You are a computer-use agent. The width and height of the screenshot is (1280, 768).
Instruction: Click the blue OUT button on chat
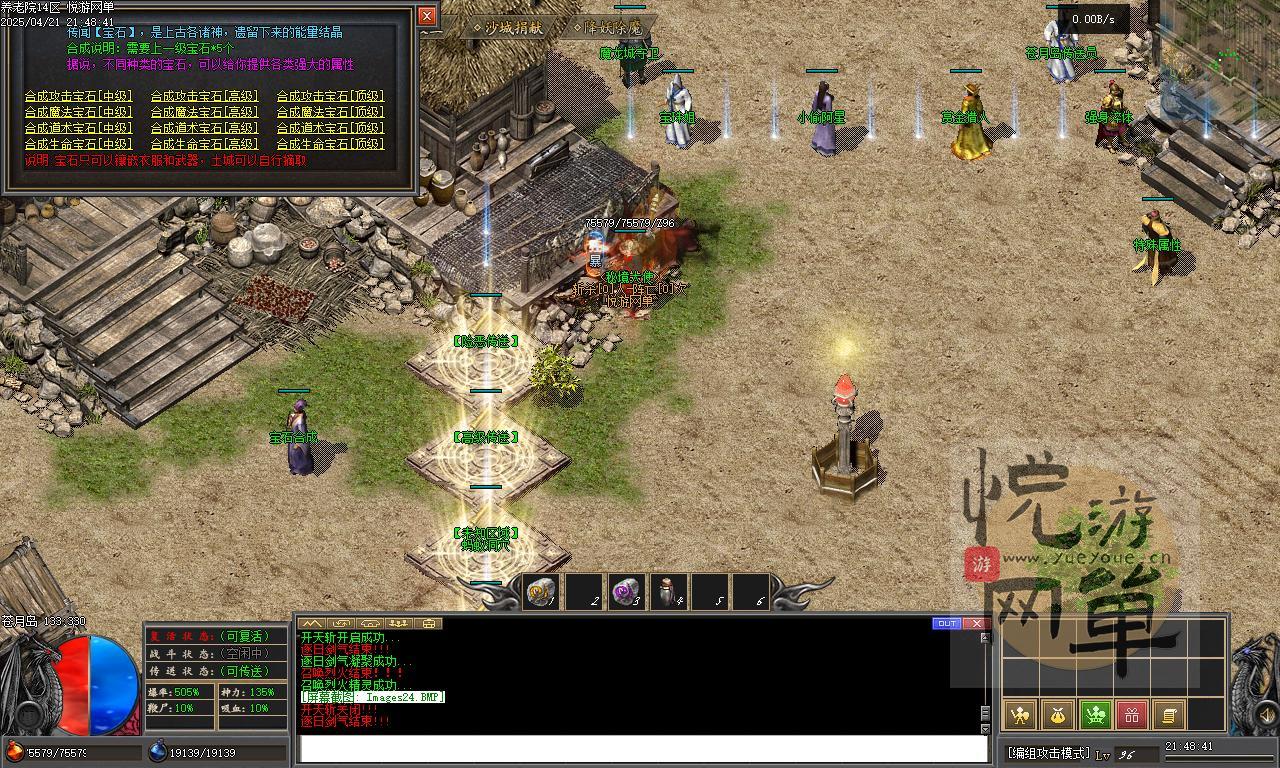pyautogui.click(x=946, y=623)
